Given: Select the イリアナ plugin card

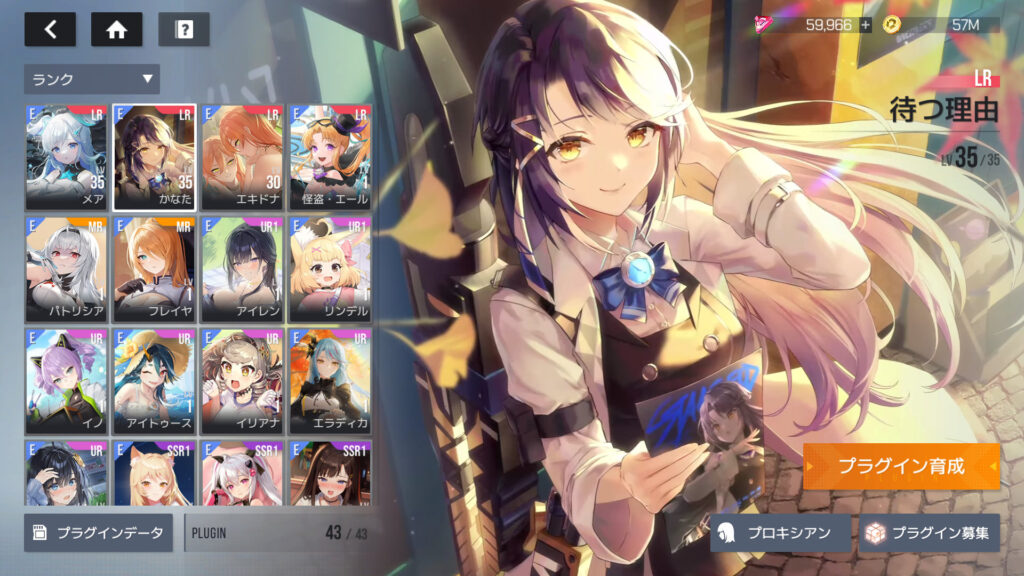Looking at the screenshot, I should point(242,380).
